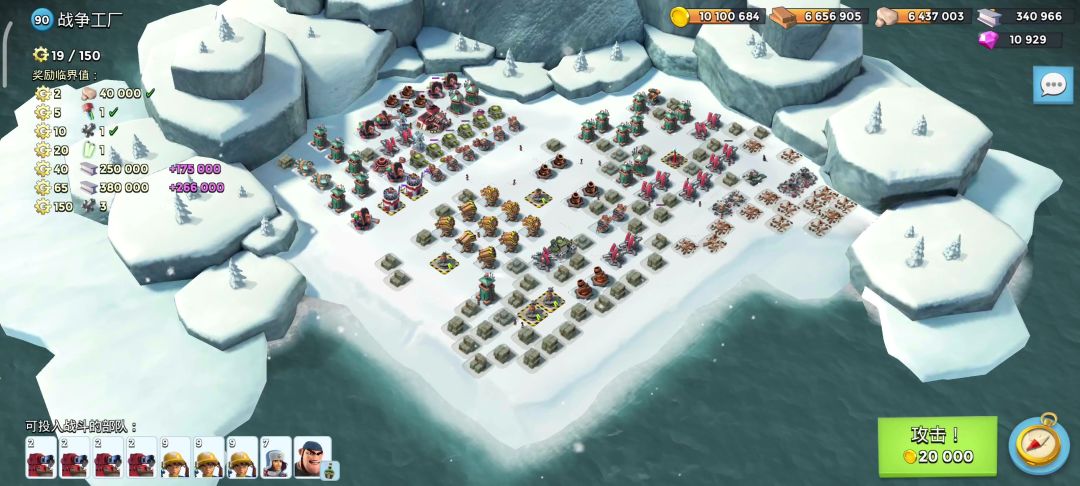Tap the compass map button
The width and height of the screenshot is (1080, 486).
[1039, 443]
